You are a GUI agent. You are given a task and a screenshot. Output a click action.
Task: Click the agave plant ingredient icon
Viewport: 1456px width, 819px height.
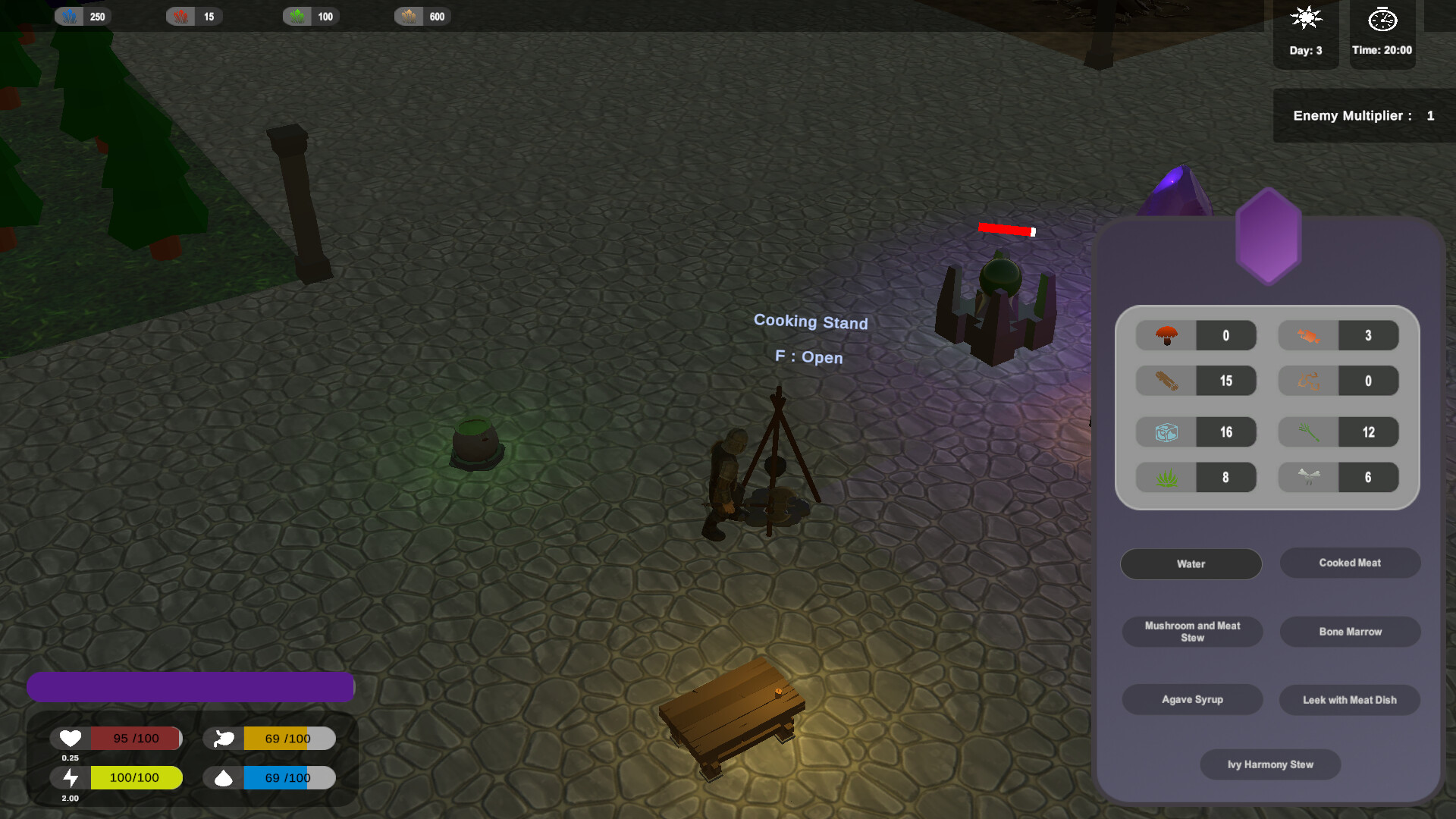[x=1165, y=477]
